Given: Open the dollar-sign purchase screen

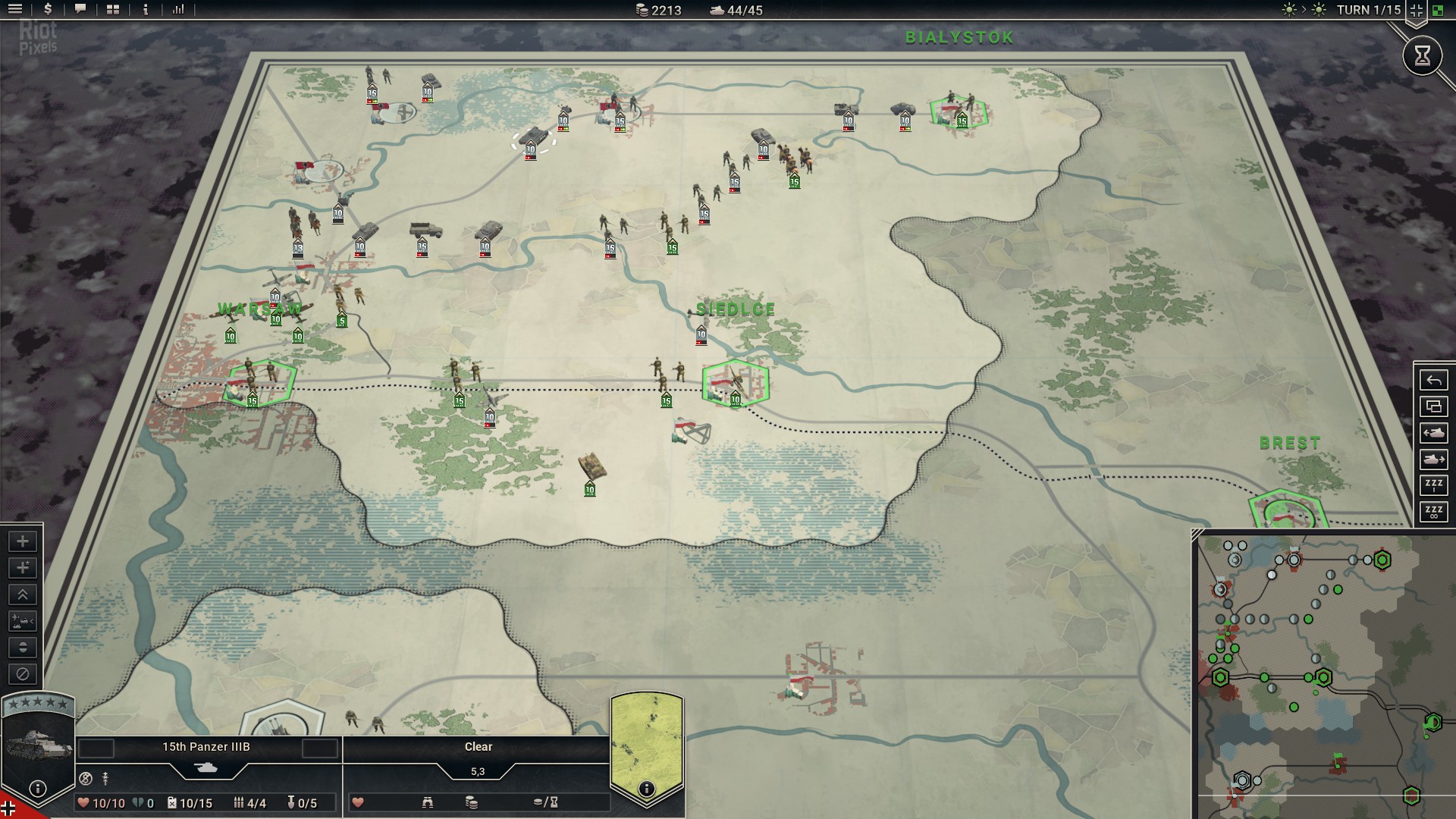Looking at the screenshot, I should 48,10.
